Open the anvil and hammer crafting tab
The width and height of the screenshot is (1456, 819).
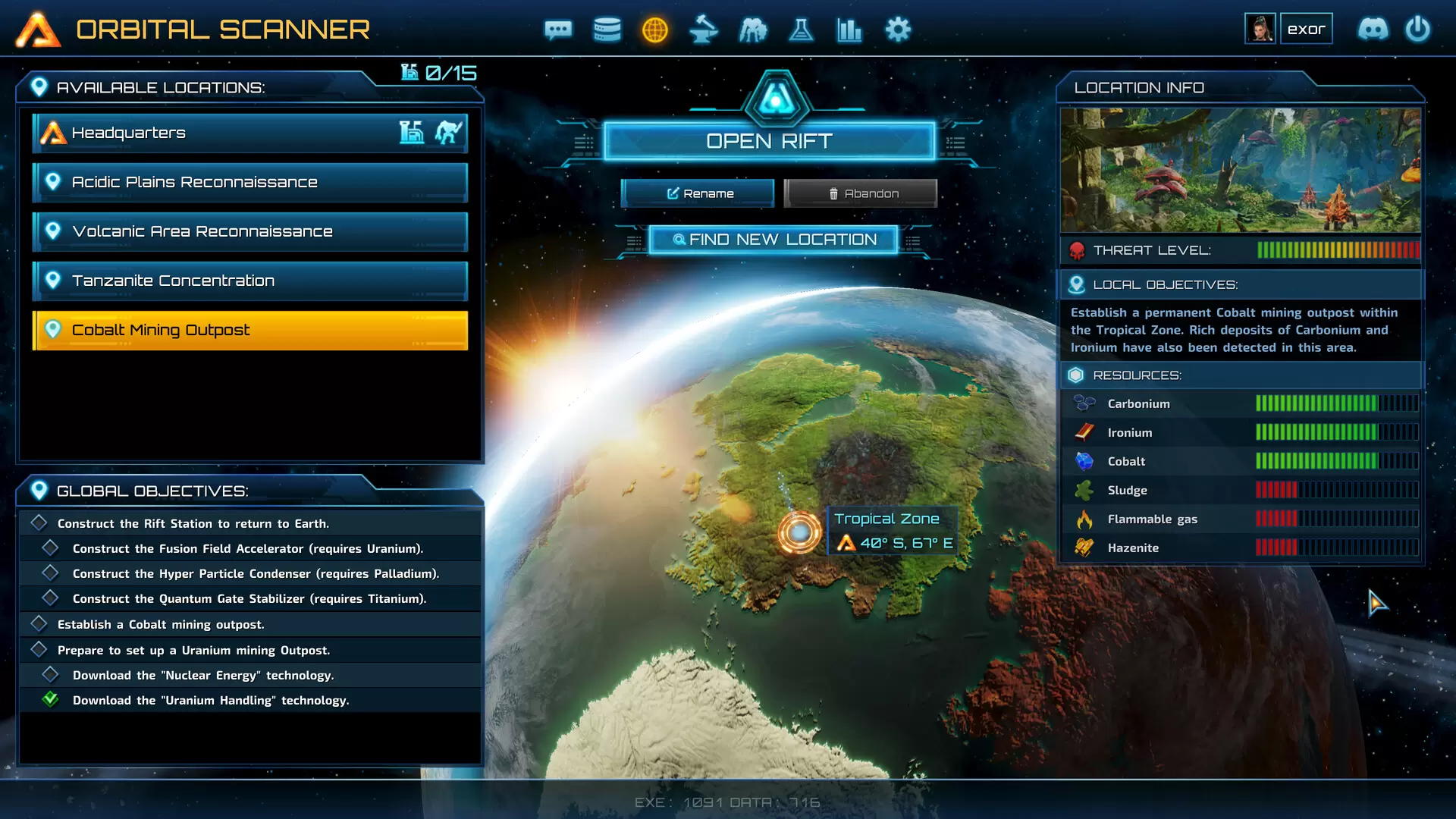(704, 30)
